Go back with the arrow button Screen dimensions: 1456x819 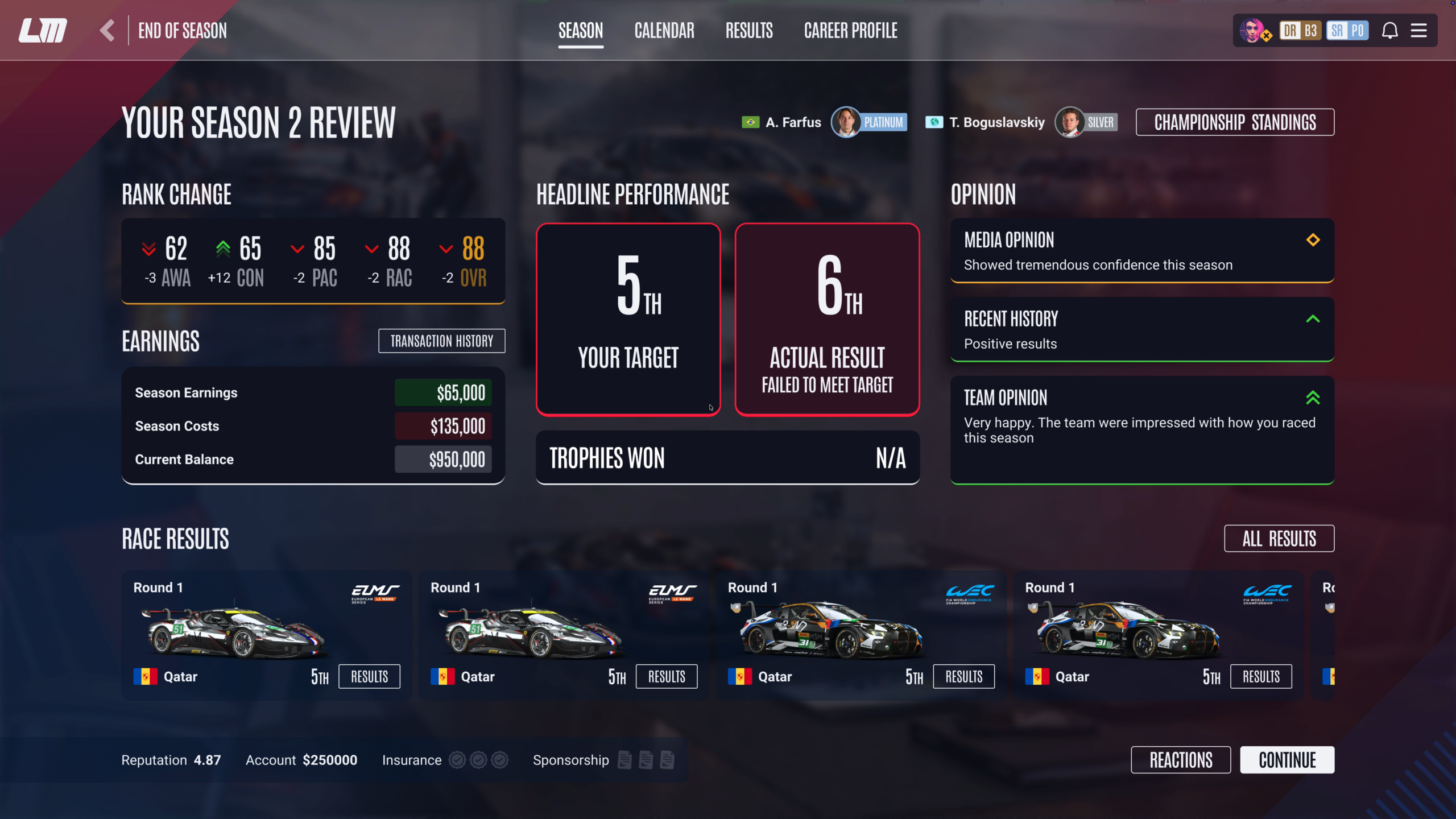(107, 31)
